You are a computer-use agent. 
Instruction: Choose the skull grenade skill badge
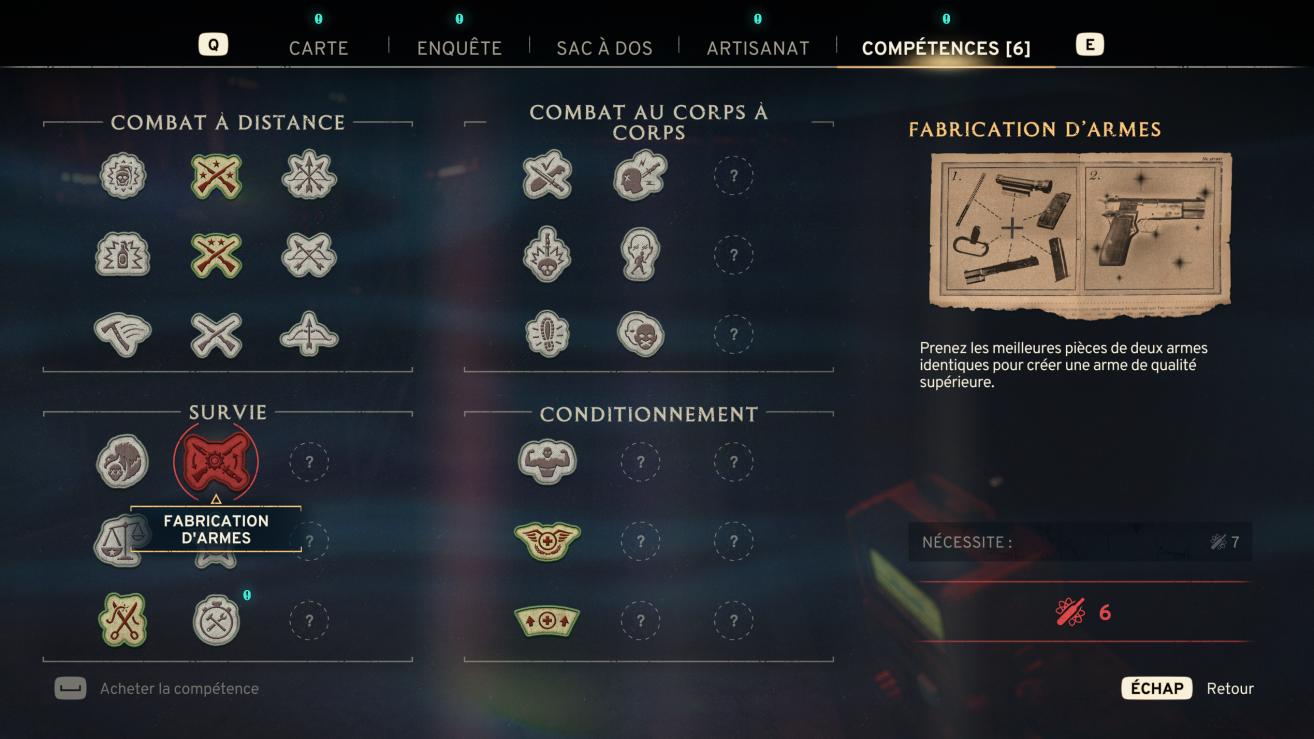click(123, 176)
